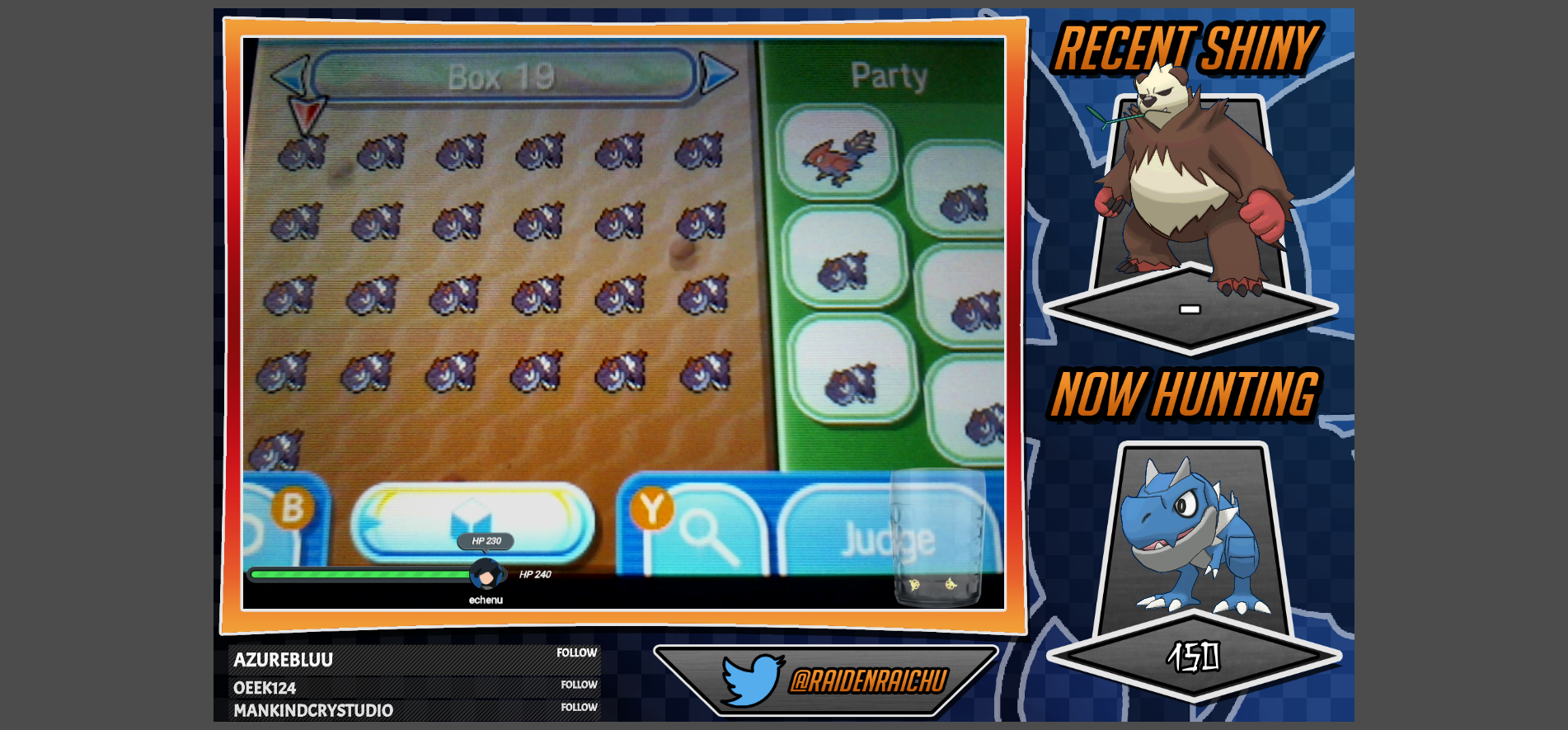Go to the previous box with the left arrow
The width and height of the screenshot is (1568, 730).
click(x=290, y=76)
